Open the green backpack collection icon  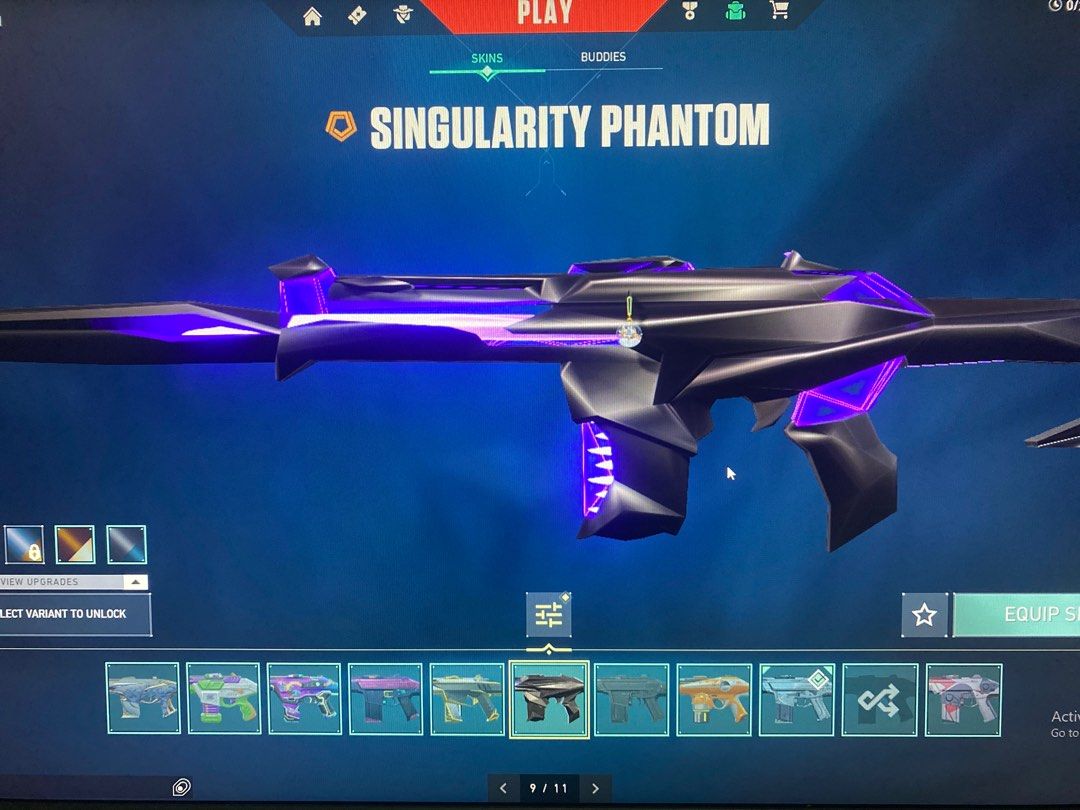(735, 12)
